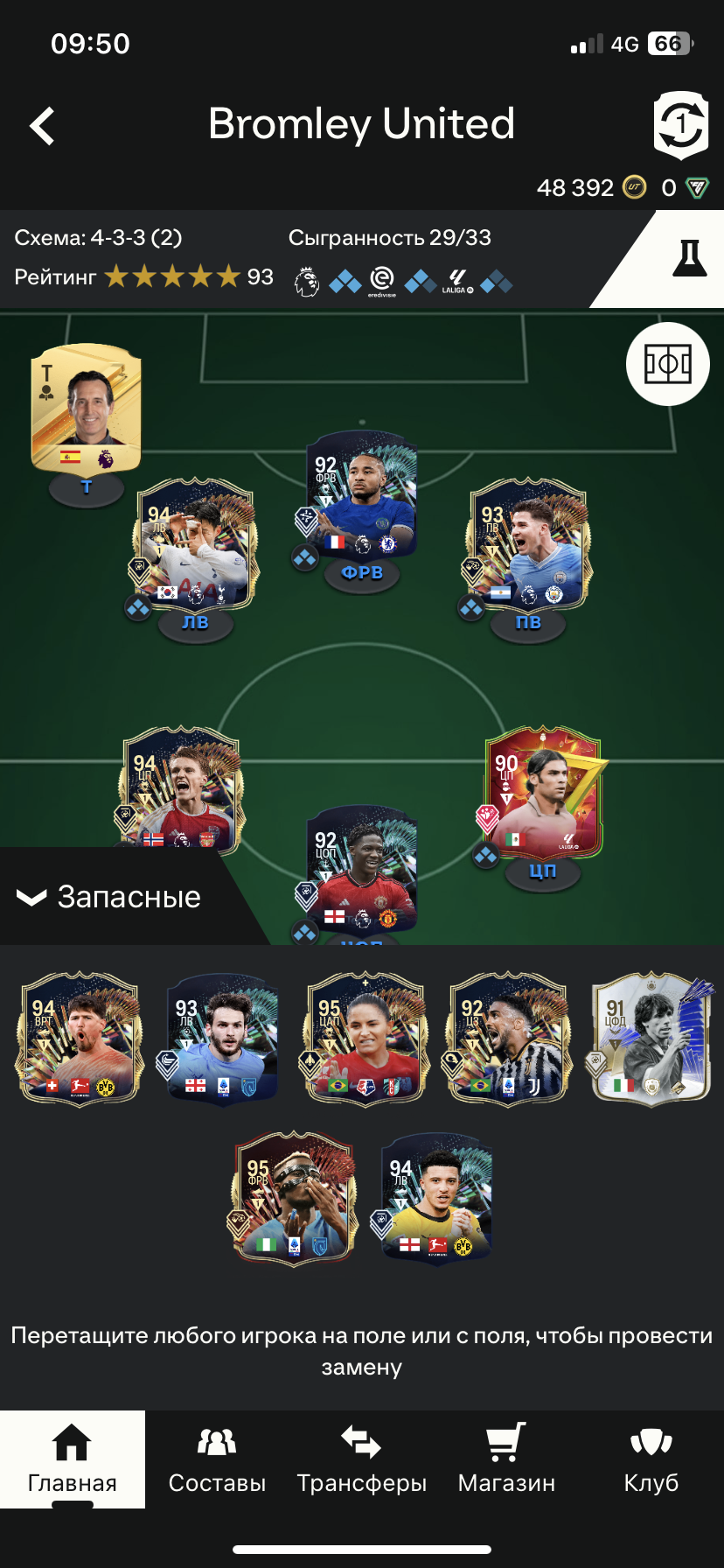Go back with the arrow button

tap(42, 126)
